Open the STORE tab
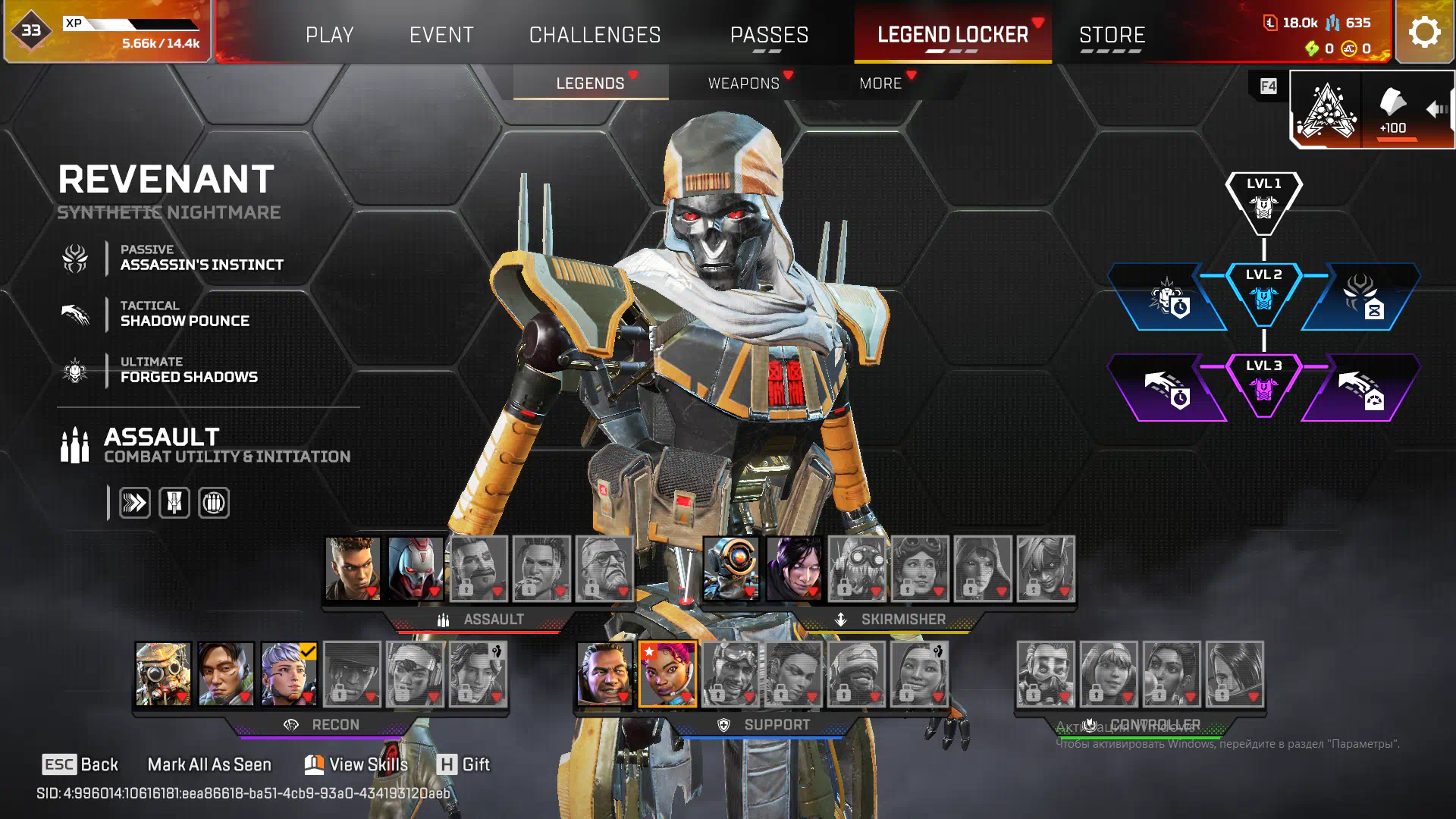This screenshot has height=819, width=1456. (1112, 35)
